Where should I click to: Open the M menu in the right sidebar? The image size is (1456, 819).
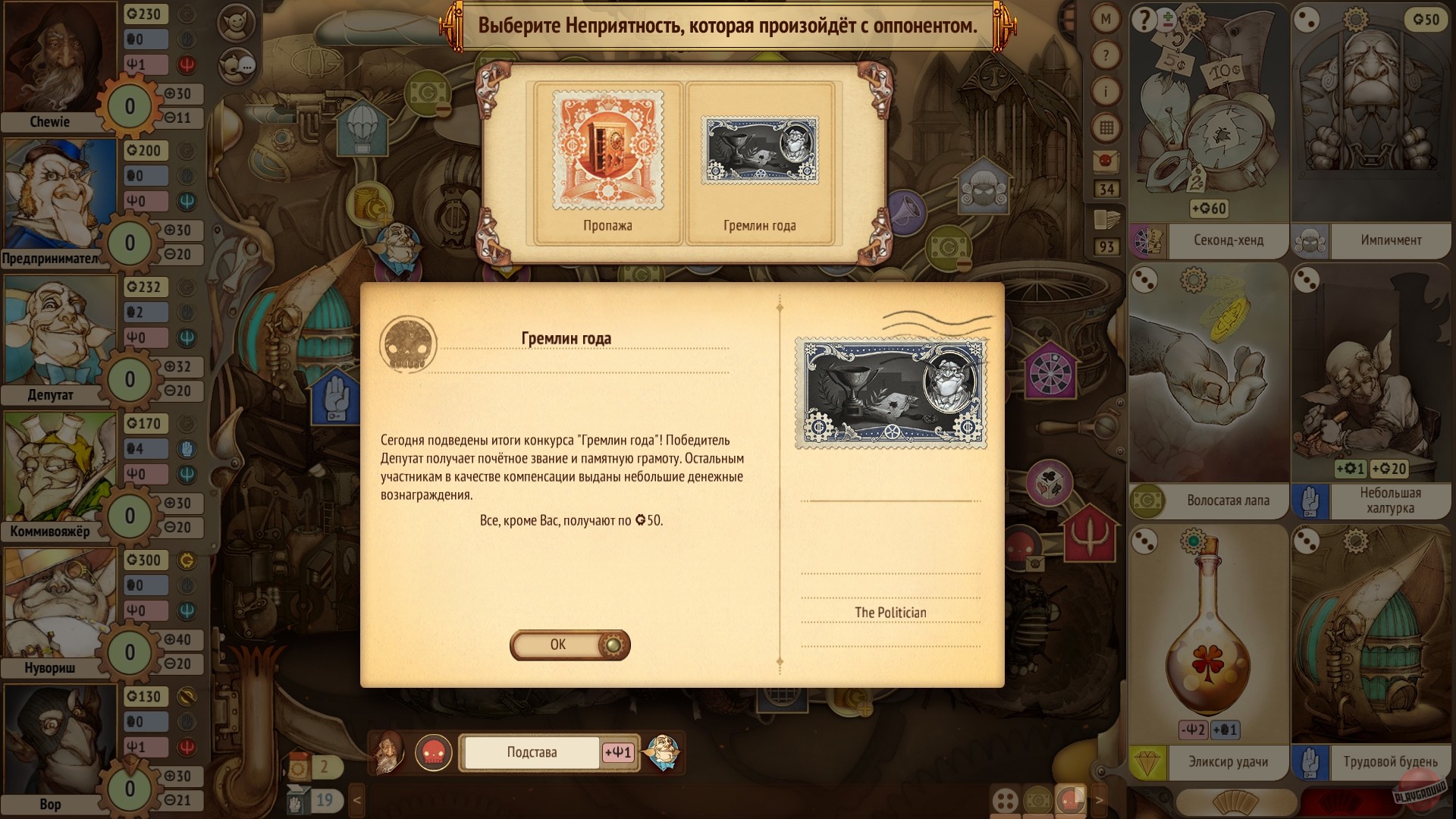pyautogui.click(x=1107, y=20)
